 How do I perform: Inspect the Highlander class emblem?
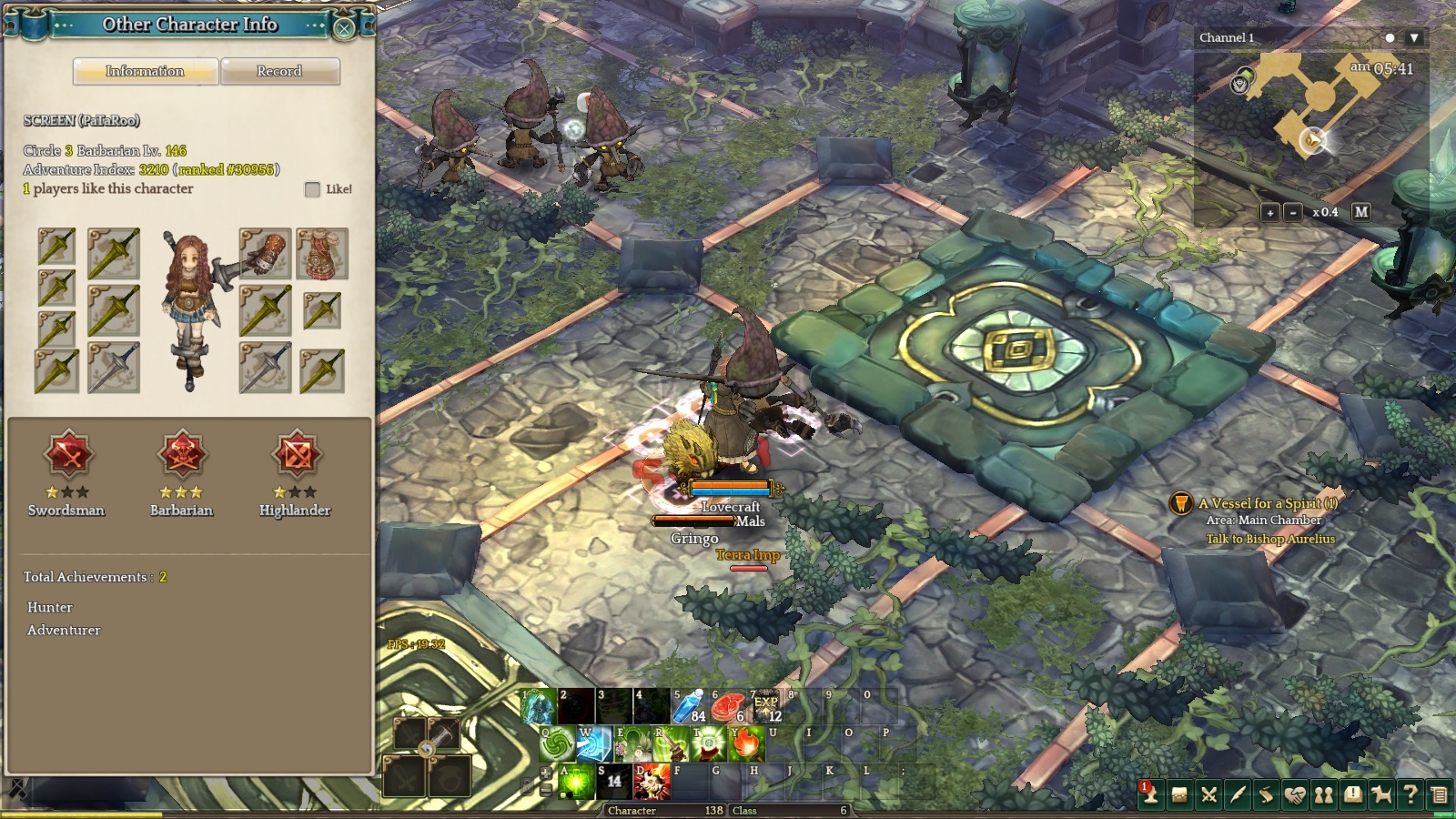[296, 454]
